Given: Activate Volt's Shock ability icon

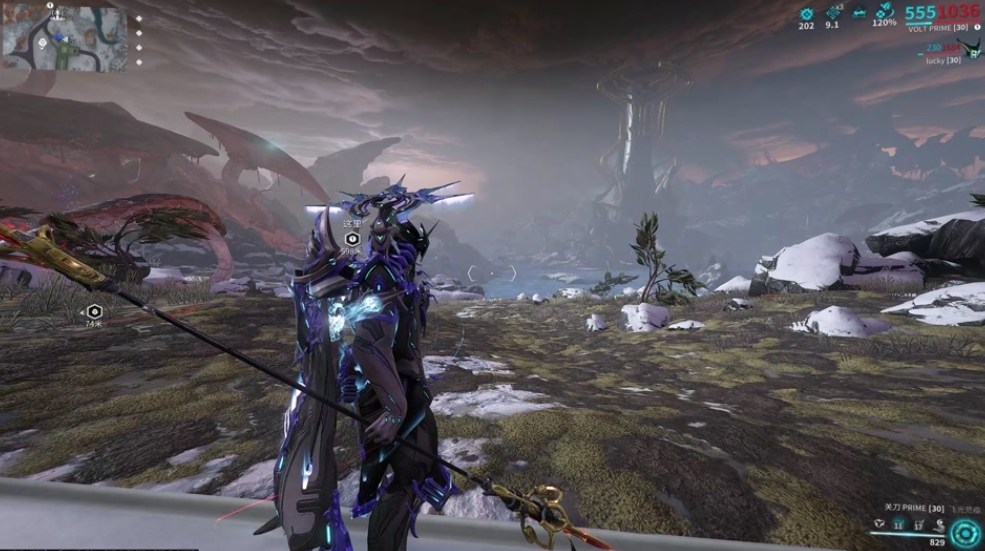Looking at the screenshot, I should 880,523.
